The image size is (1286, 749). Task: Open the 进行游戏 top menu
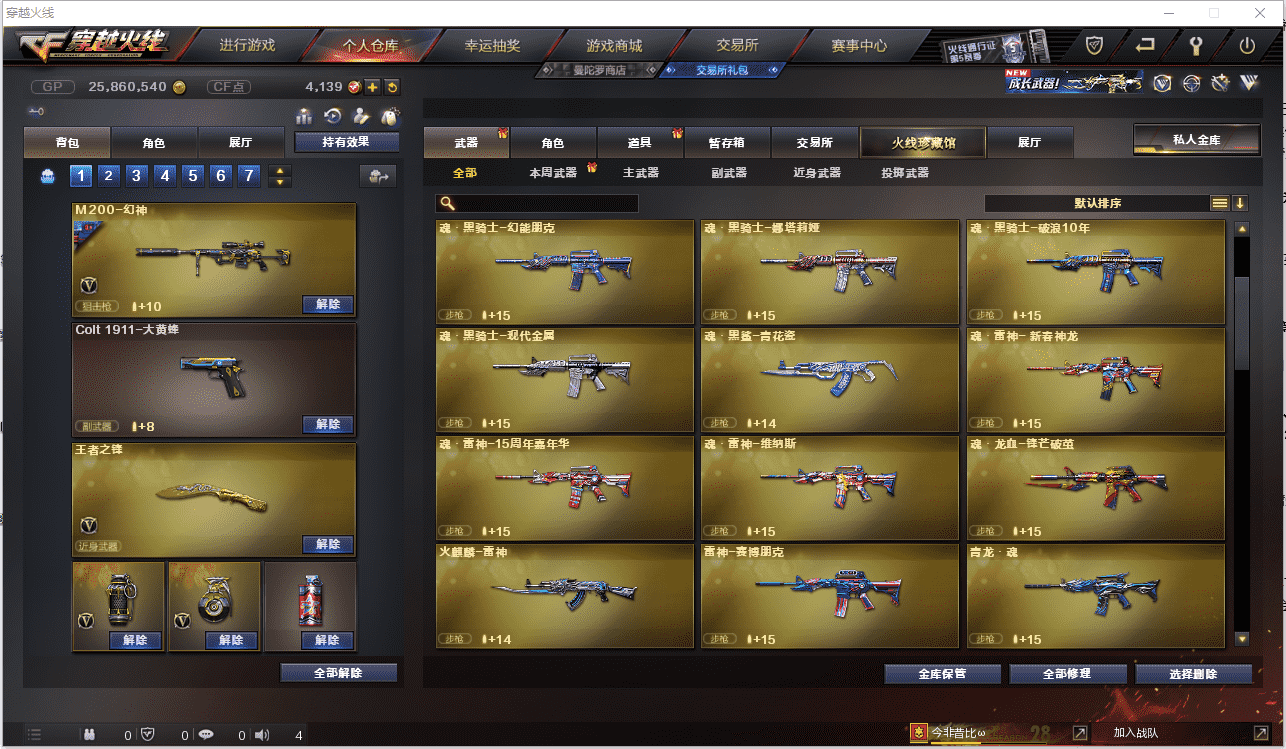(x=247, y=46)
